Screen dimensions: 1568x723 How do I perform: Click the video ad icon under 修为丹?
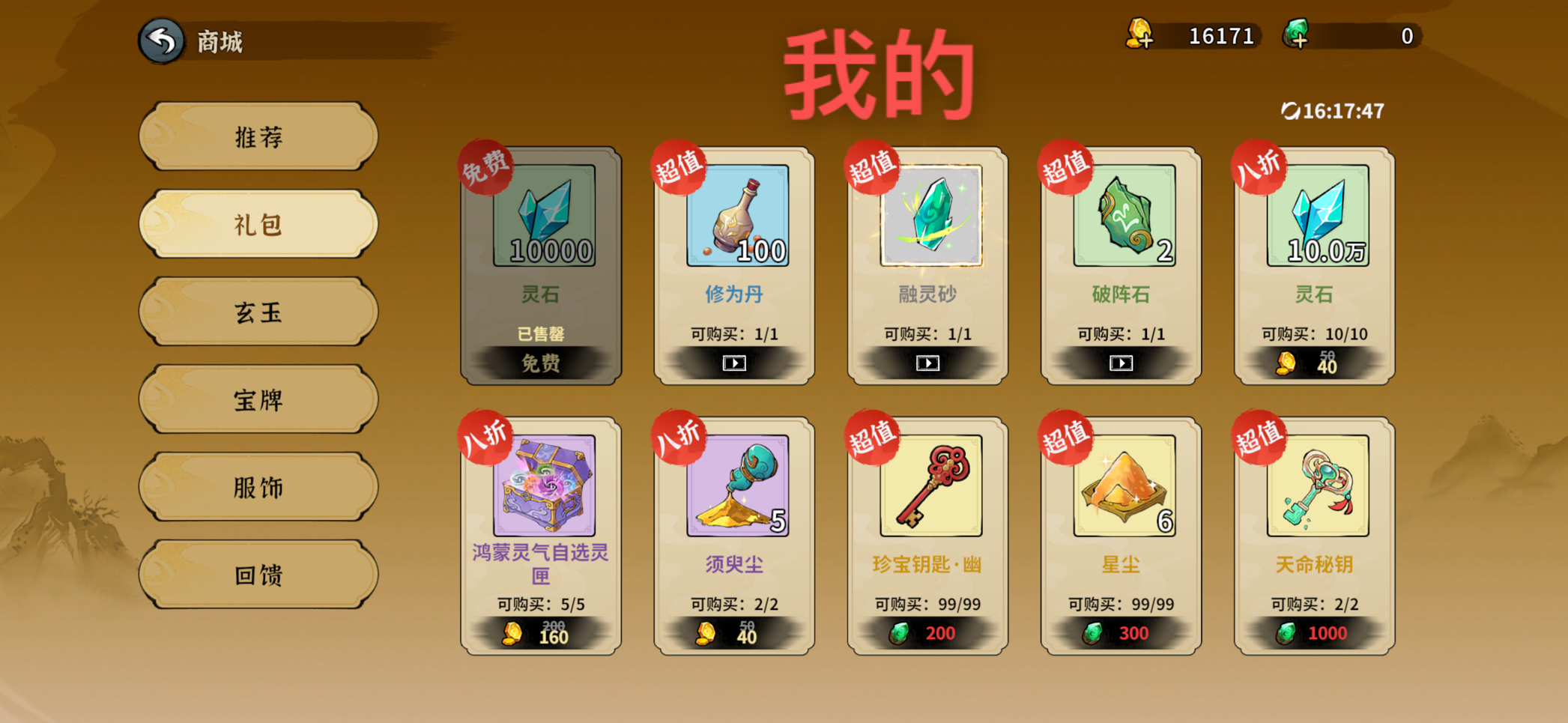coord(733,363)
